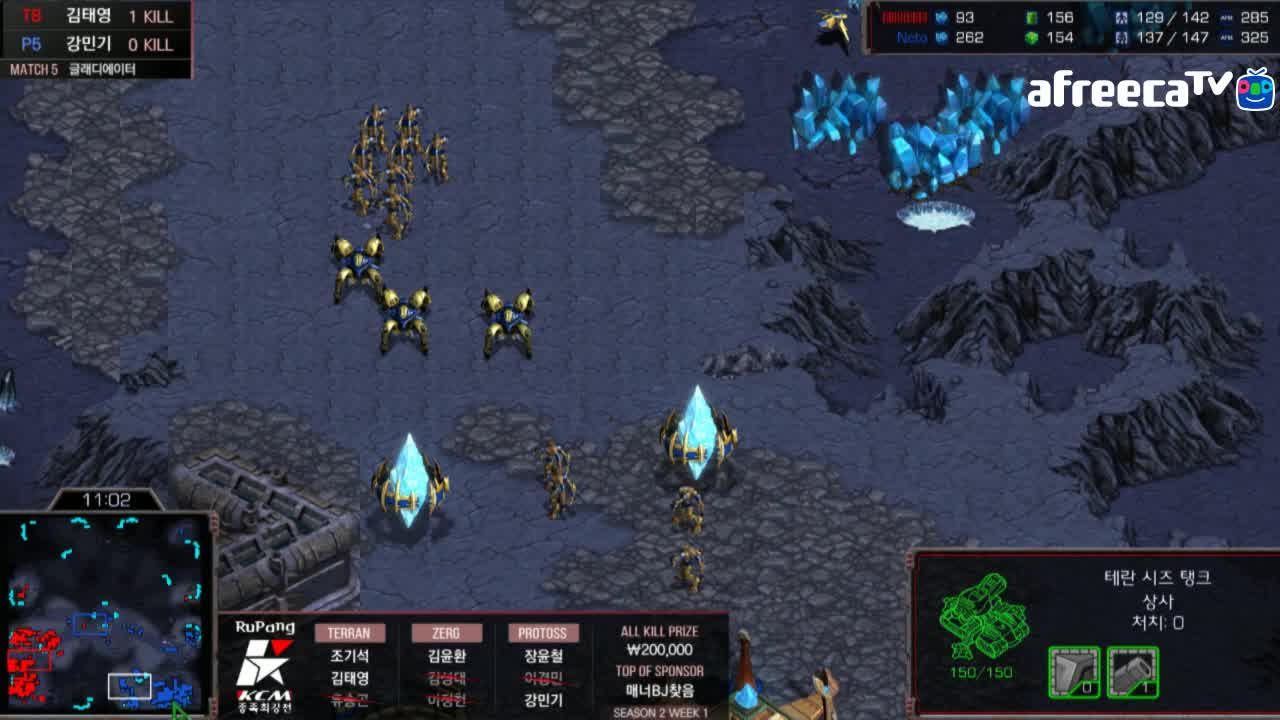Click the tank cannon weapon upgrade icon

(1133, 672)
